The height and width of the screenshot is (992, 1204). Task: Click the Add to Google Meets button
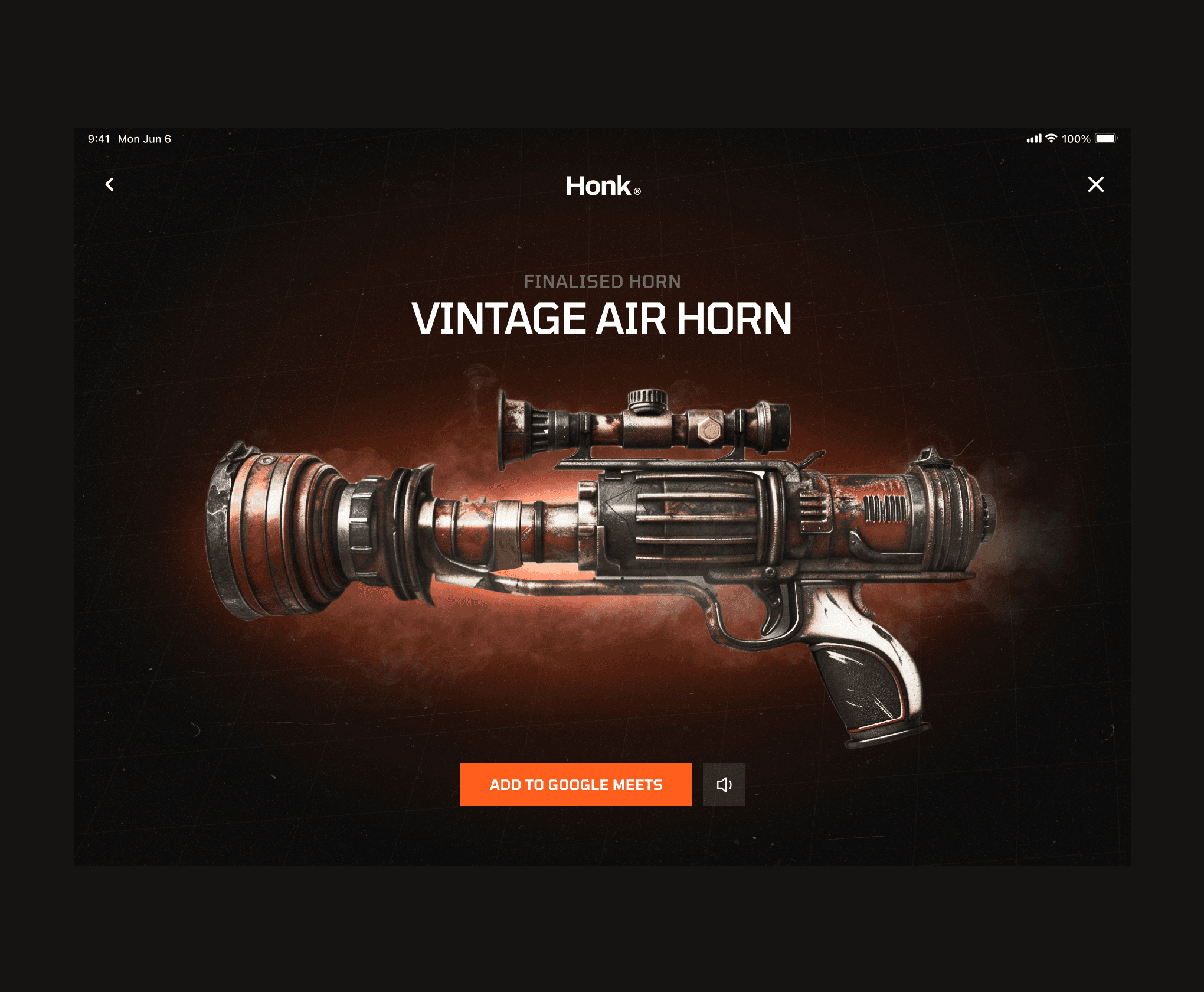click(576, 785)
